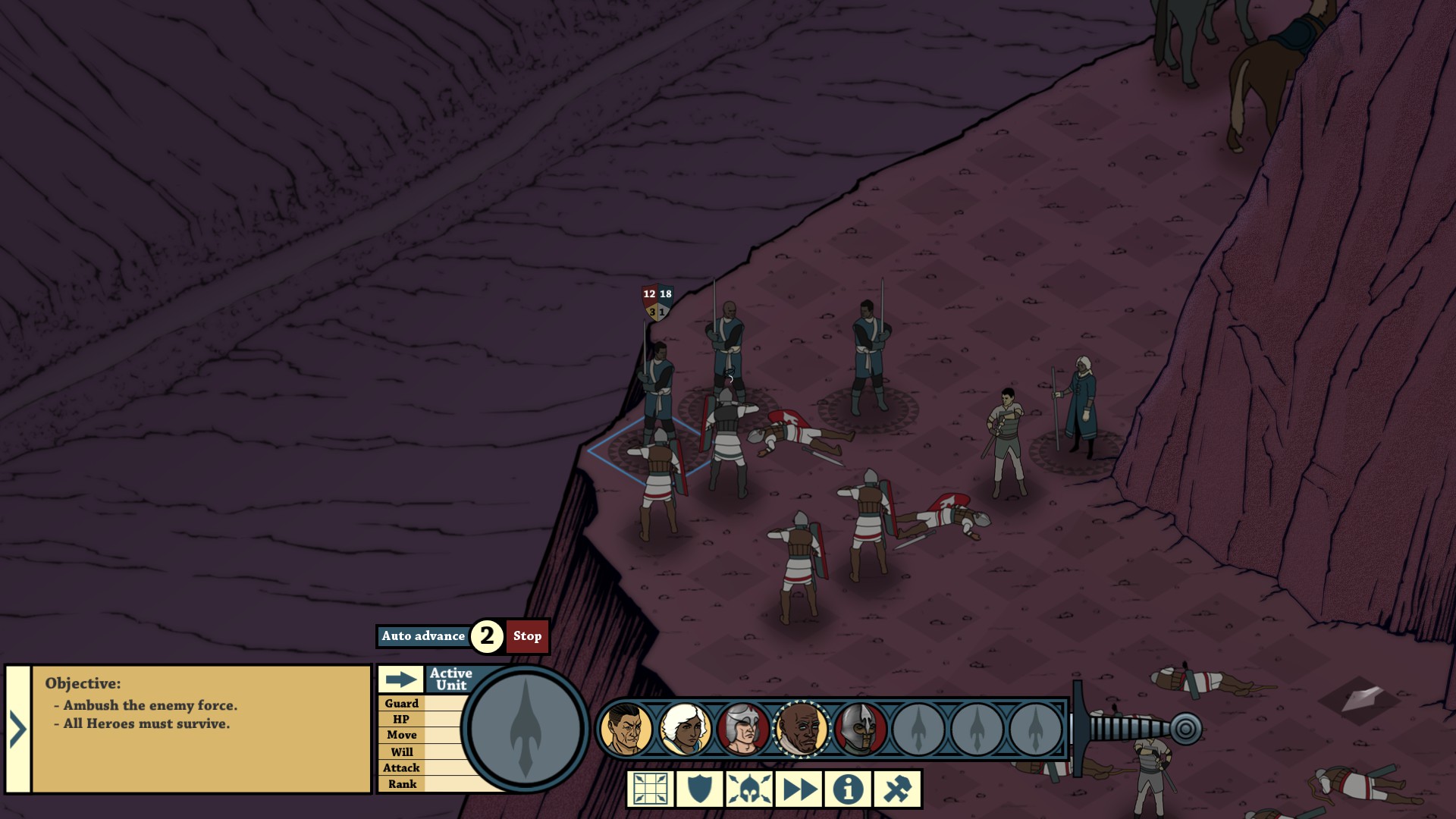The image size is (1456, 819).
Task: Stop the auto advance
Action: (527, 636)
